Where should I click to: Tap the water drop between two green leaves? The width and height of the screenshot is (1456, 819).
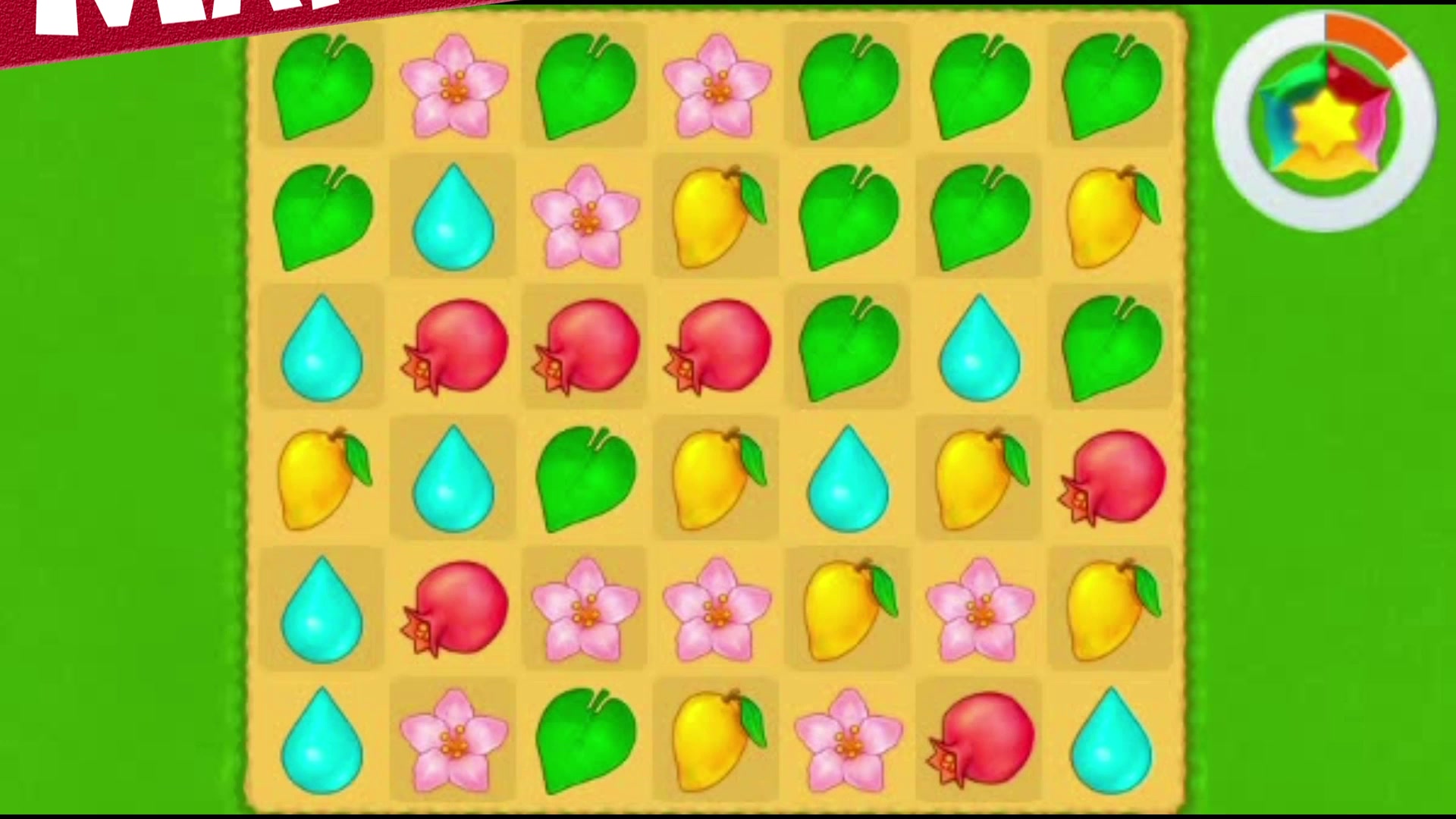[x=980, y=347]
